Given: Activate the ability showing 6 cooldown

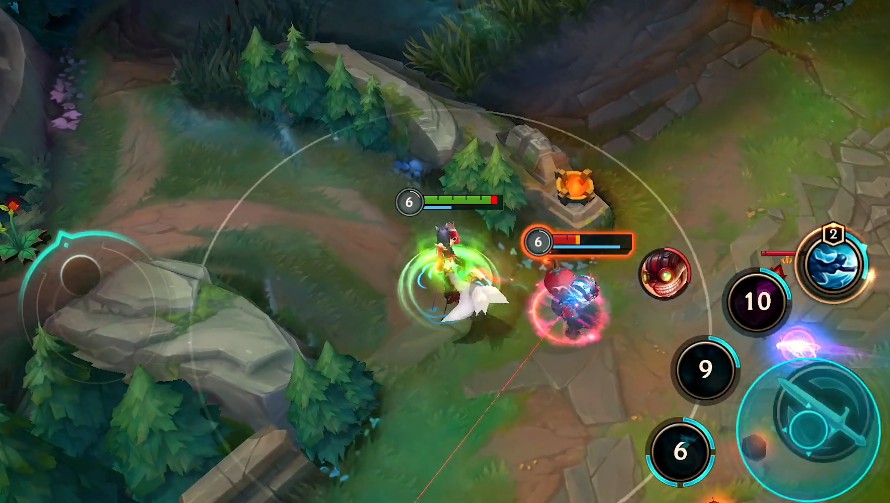Looking at the screenshot, I should [x=681, y=451].
